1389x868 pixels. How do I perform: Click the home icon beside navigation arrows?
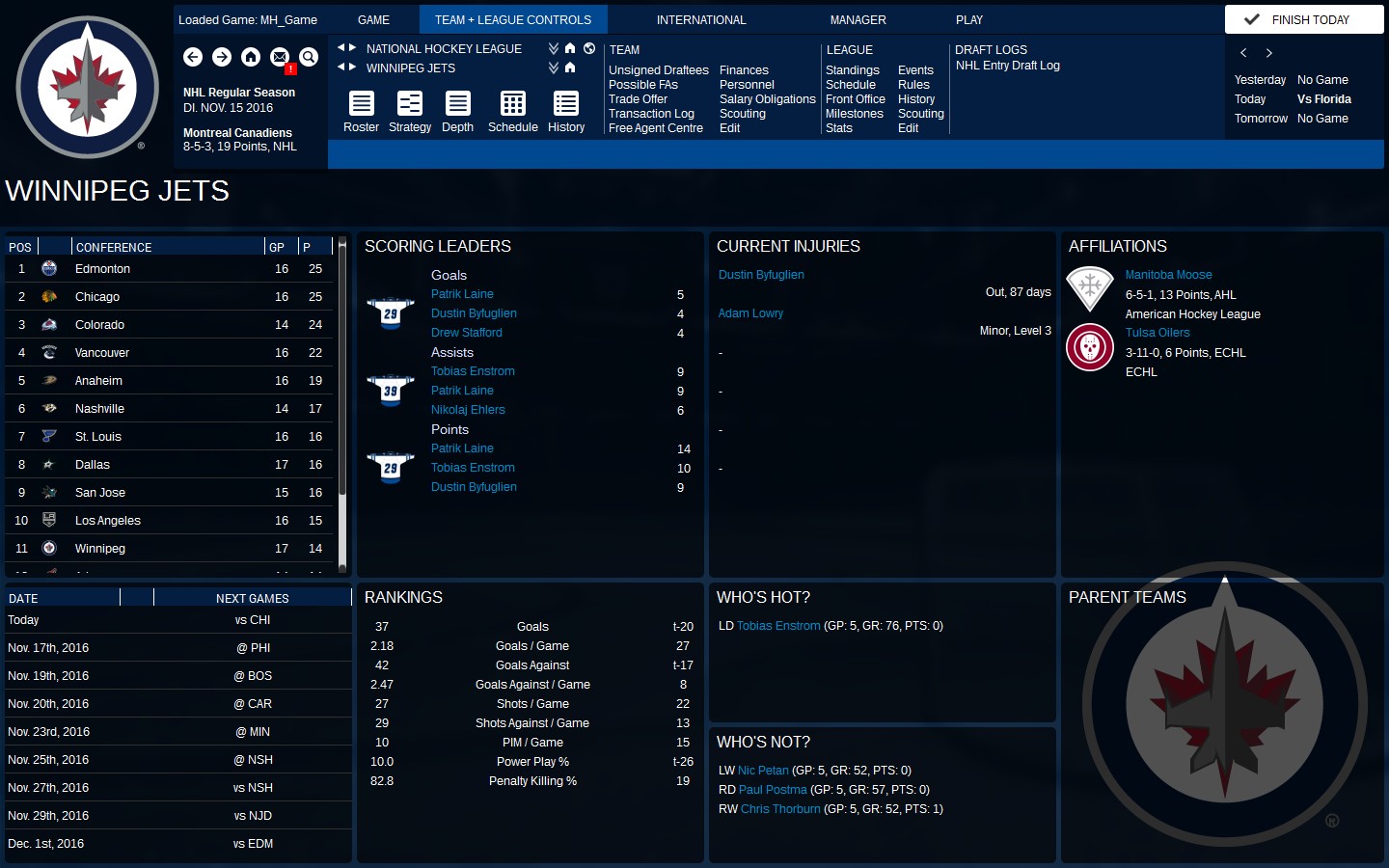click(x=251, y=57)
